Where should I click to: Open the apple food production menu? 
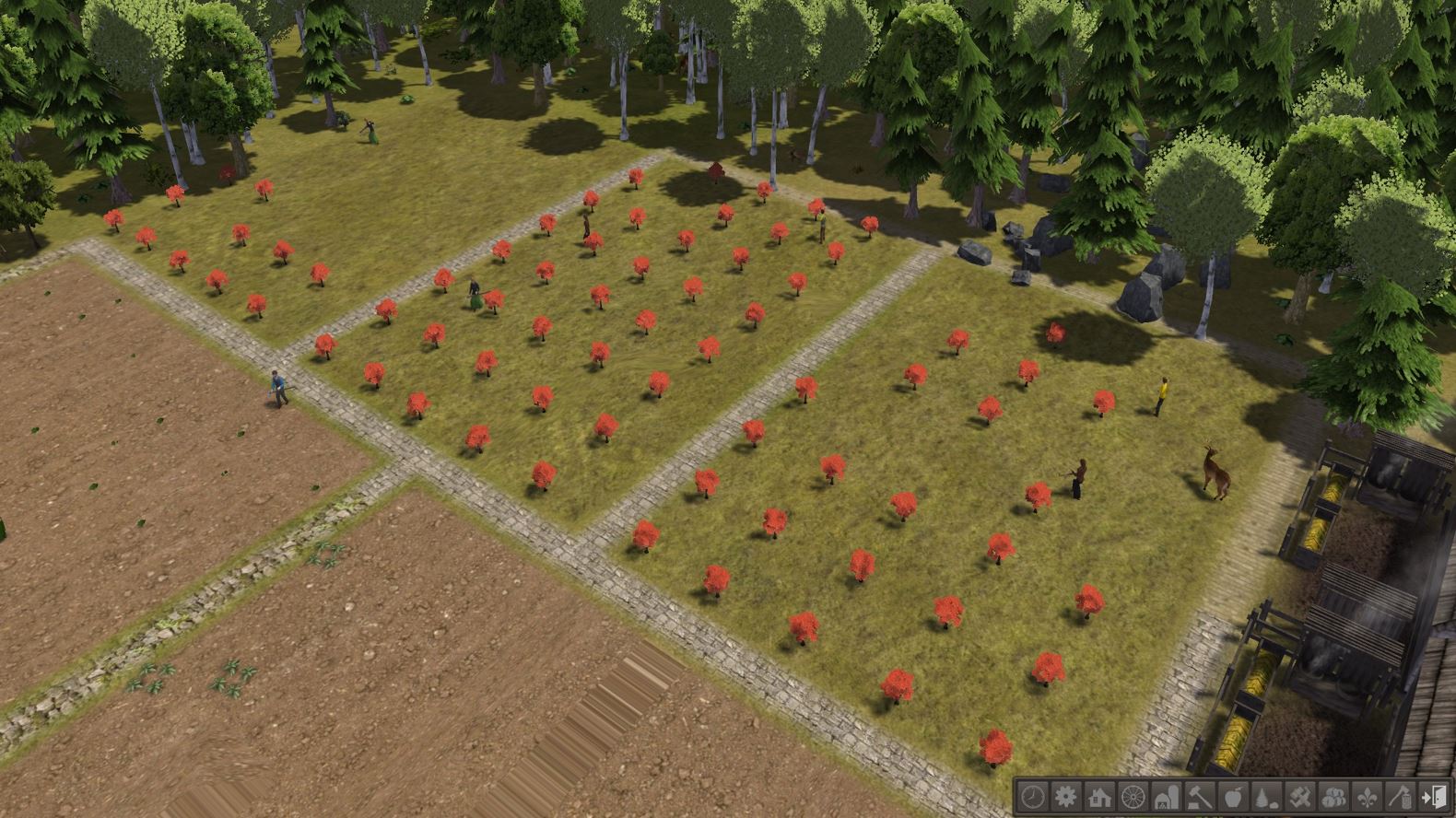[x=1231, y=800]
